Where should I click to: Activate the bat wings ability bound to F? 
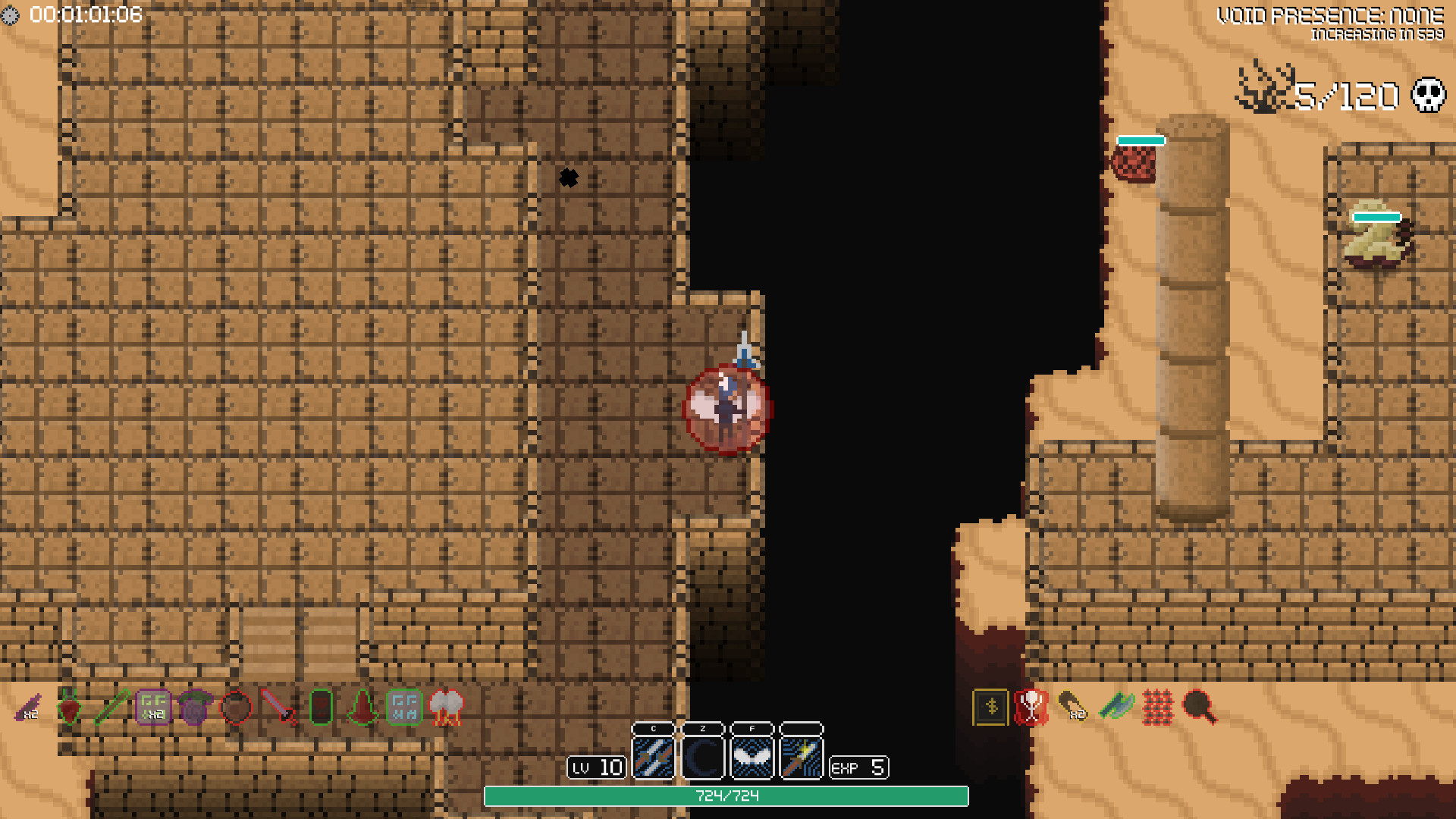[752, 759]
